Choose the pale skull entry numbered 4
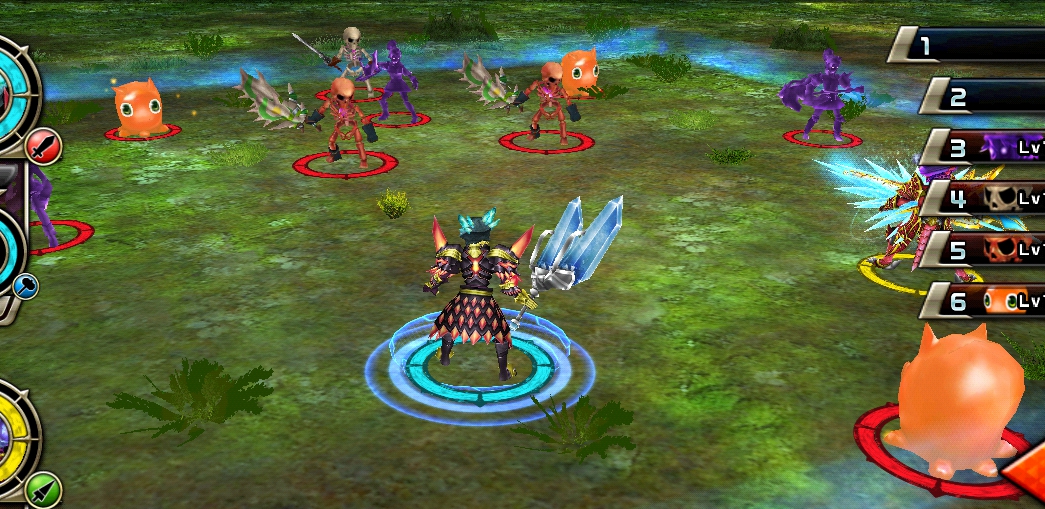The height and width of the screenshot is (509, 1045). click(x=985, y=198)
